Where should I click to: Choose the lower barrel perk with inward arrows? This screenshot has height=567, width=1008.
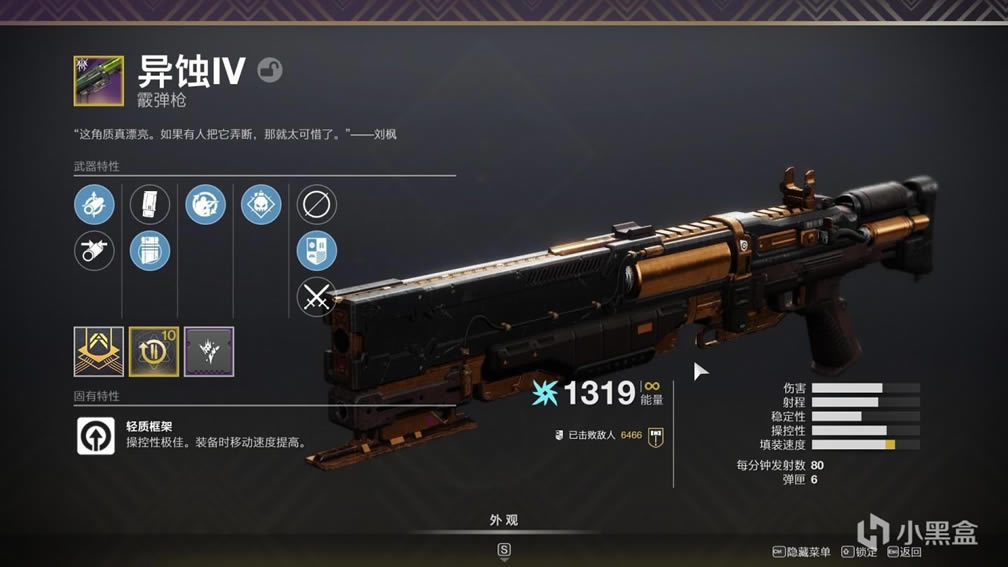pyautogui.click(x=94, y=250)
